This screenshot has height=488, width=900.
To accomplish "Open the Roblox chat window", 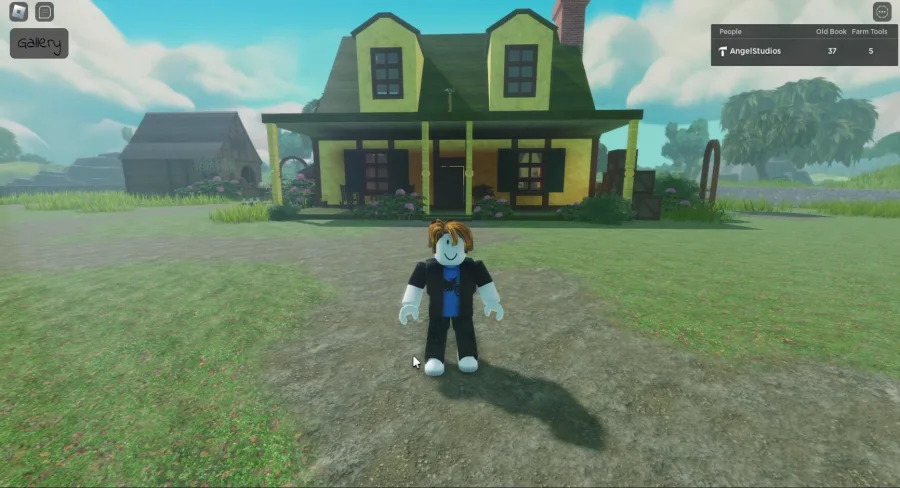I will (44, 12).
